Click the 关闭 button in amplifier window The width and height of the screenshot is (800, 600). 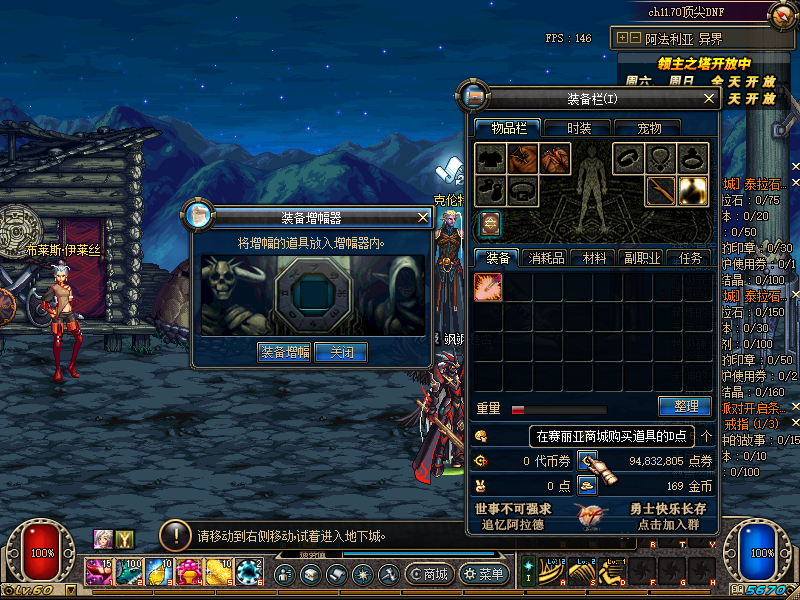click(341, 352)
